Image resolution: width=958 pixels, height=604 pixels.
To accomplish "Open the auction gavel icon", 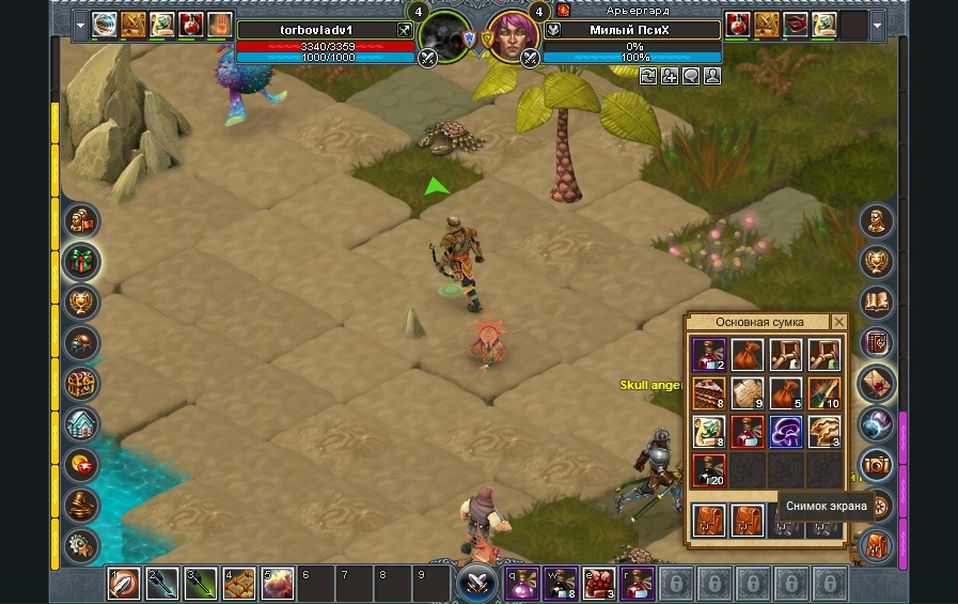I will (x=81, y=505).
